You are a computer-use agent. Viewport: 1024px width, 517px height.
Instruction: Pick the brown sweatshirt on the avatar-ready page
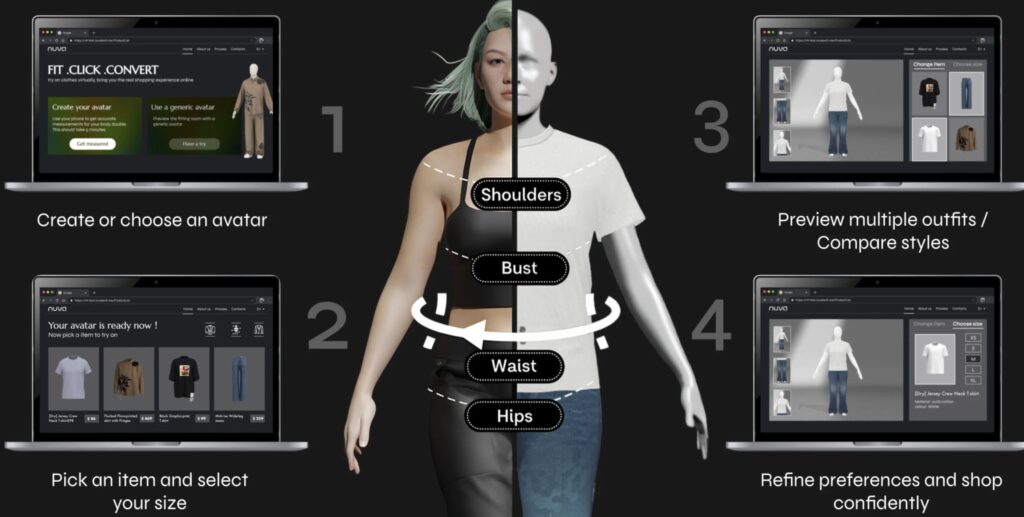pos(128,378)
